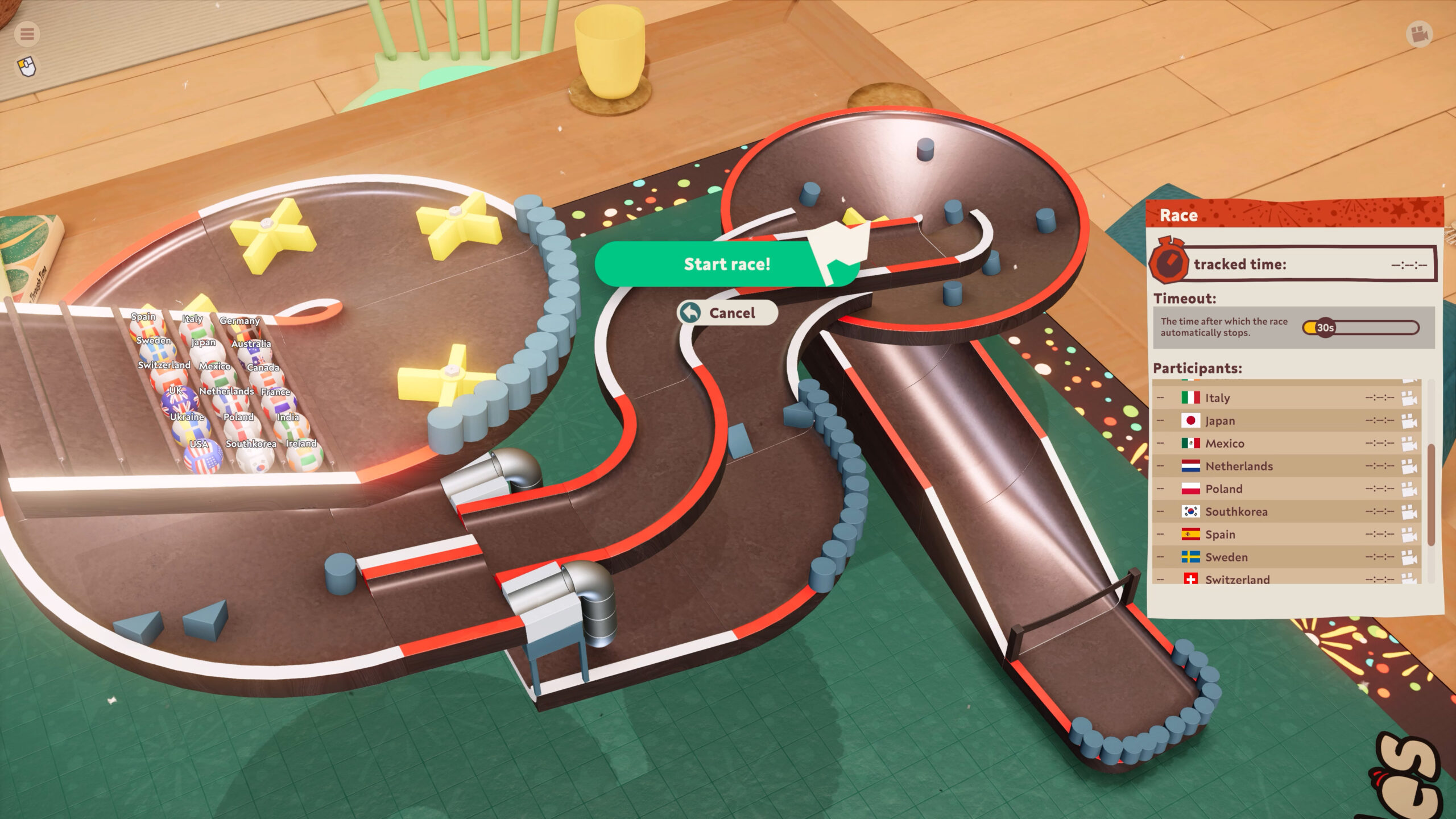Select Poland in the participants list

(1223, 489)
